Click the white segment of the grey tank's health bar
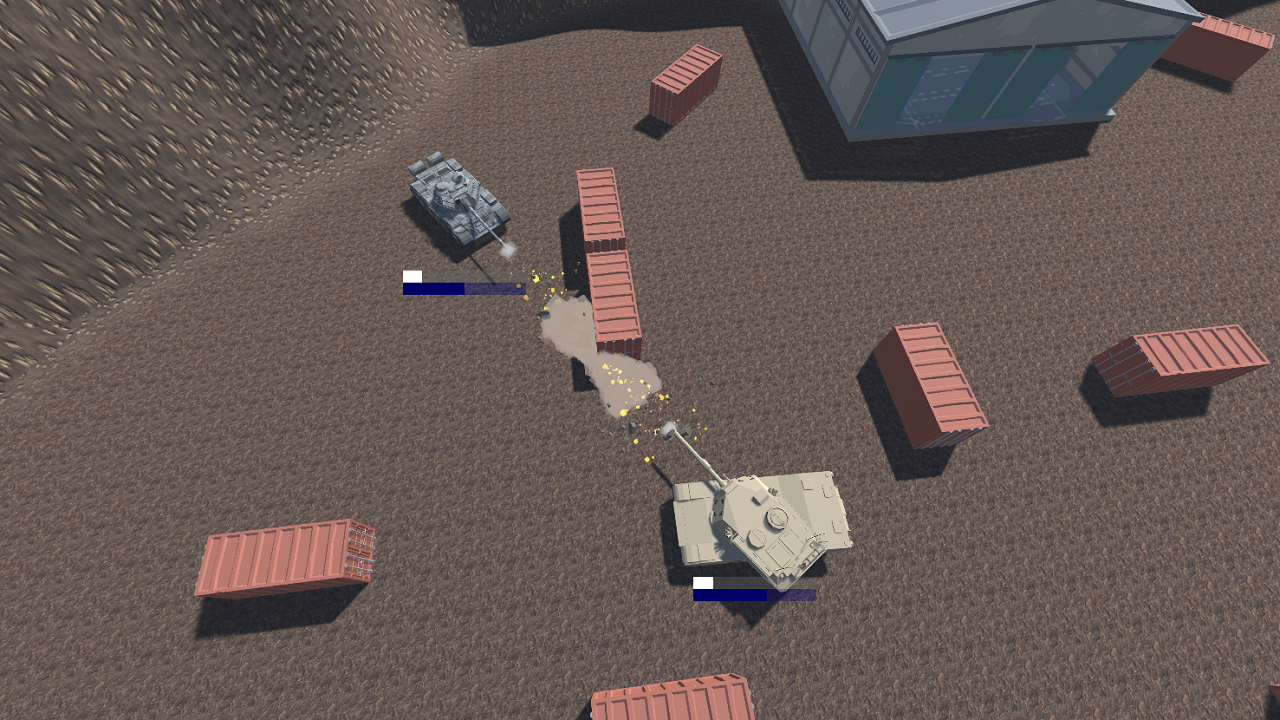The height and width of the screenshot is (720, 1280). point(411,276)
